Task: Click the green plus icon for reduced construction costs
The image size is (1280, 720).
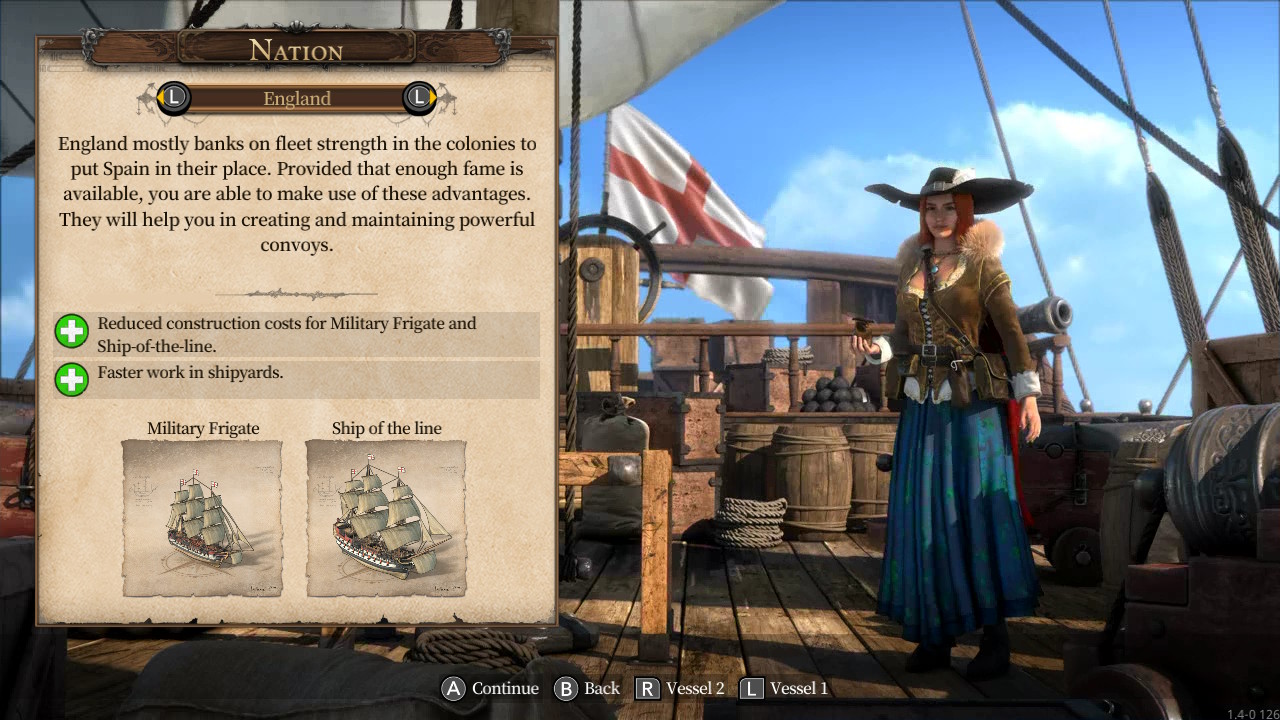Action: point(71,331)
